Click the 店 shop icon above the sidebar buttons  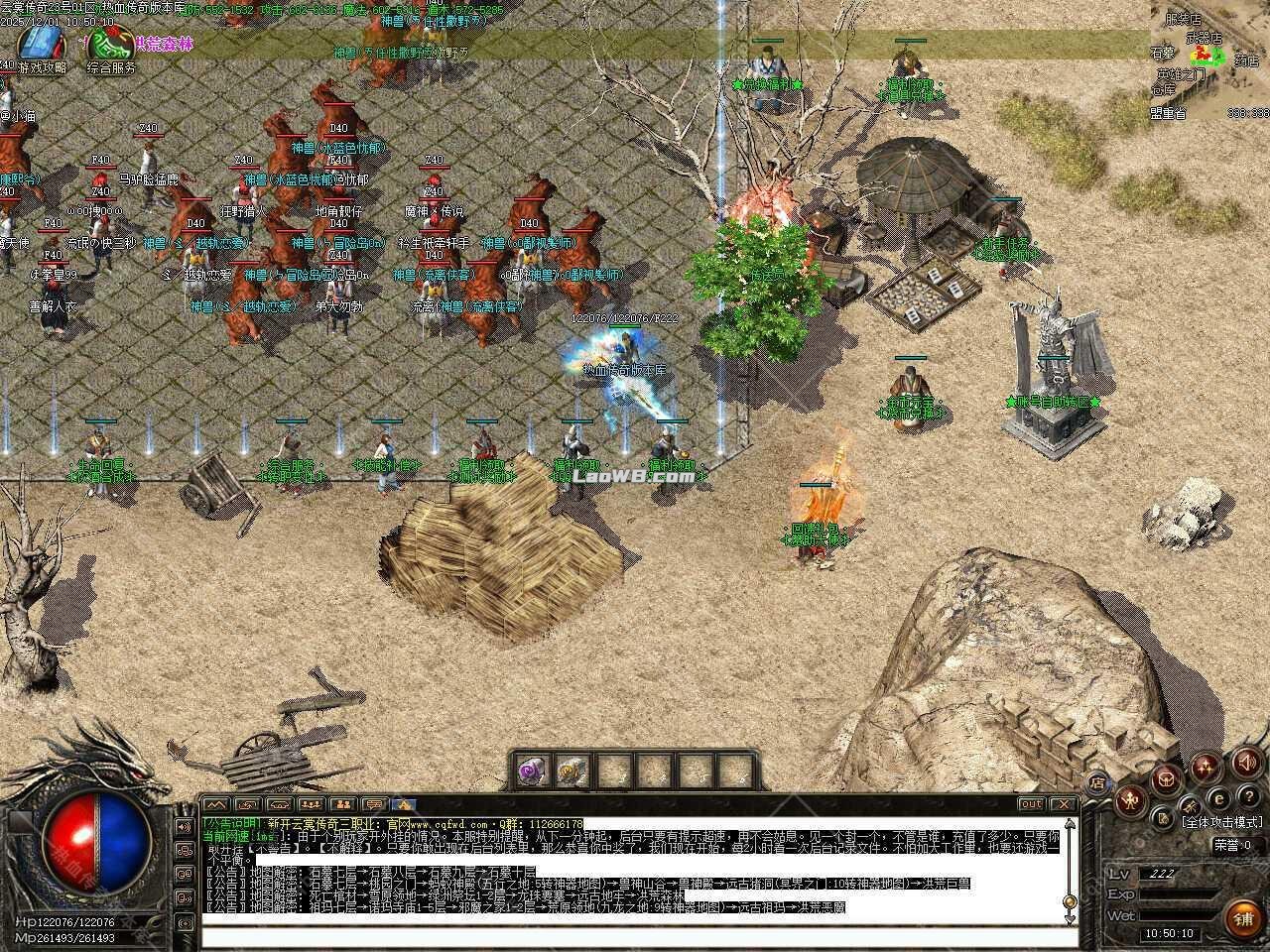point(1098,782)
